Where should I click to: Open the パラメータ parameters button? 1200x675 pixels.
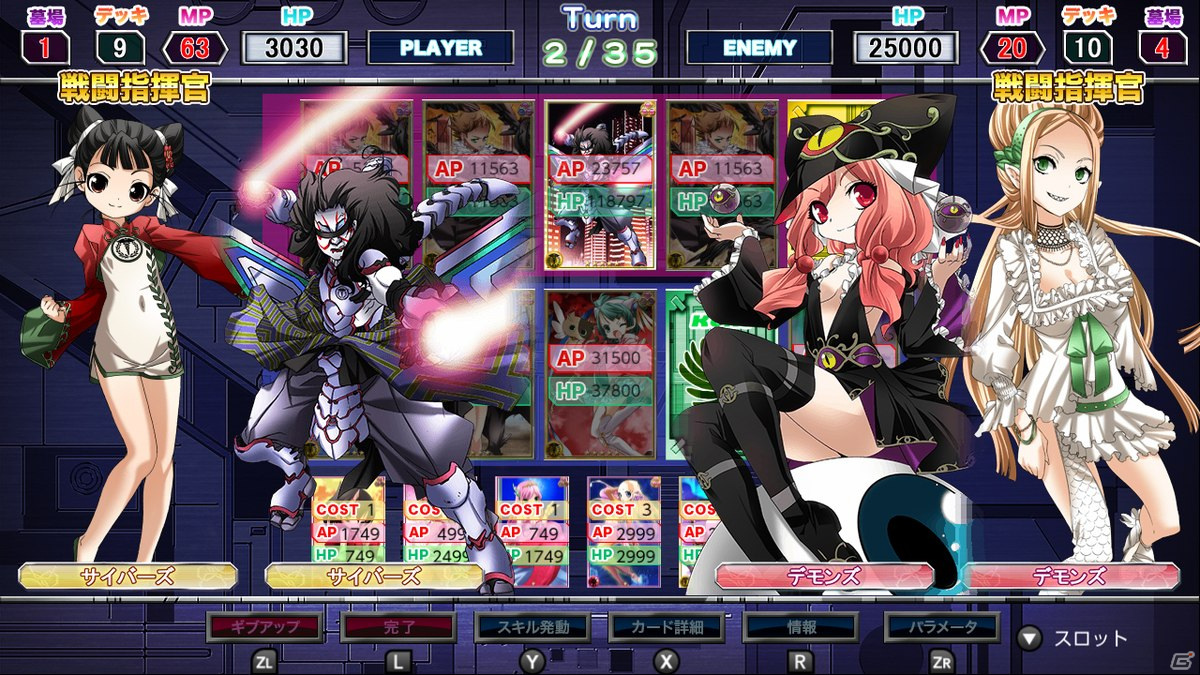point(942,627)
